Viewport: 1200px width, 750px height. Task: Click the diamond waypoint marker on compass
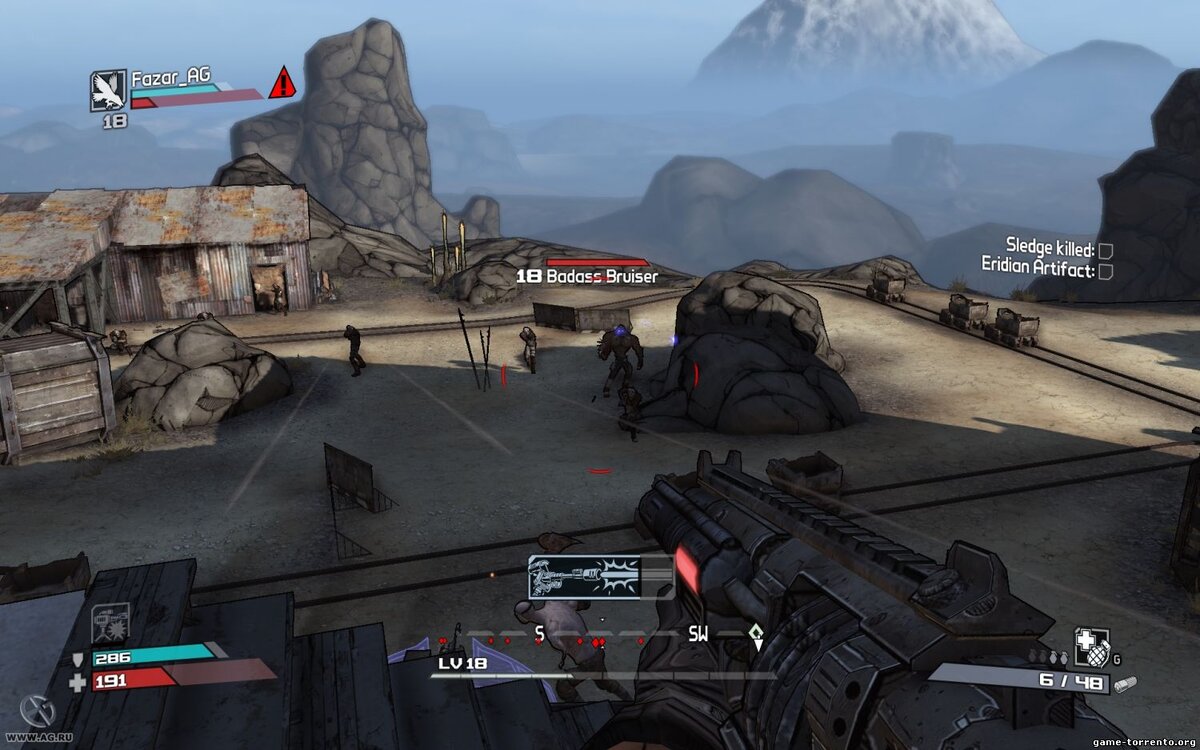[757, 632]
